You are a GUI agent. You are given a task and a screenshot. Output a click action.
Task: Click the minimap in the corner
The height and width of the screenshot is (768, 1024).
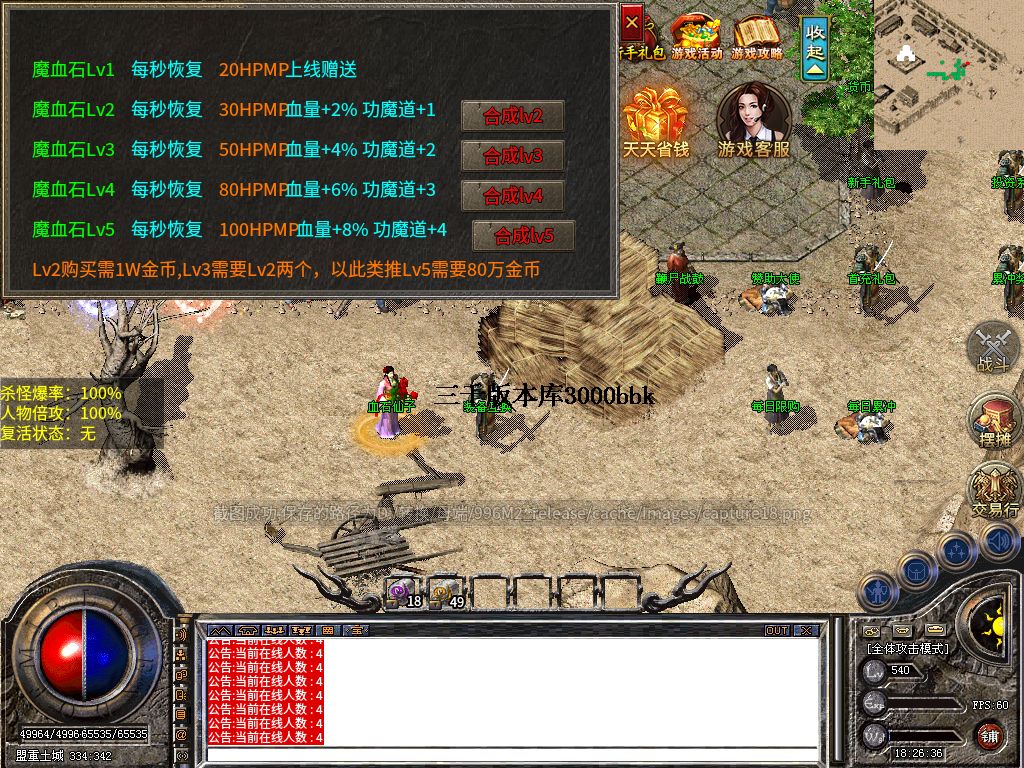(x=948, y=70)
